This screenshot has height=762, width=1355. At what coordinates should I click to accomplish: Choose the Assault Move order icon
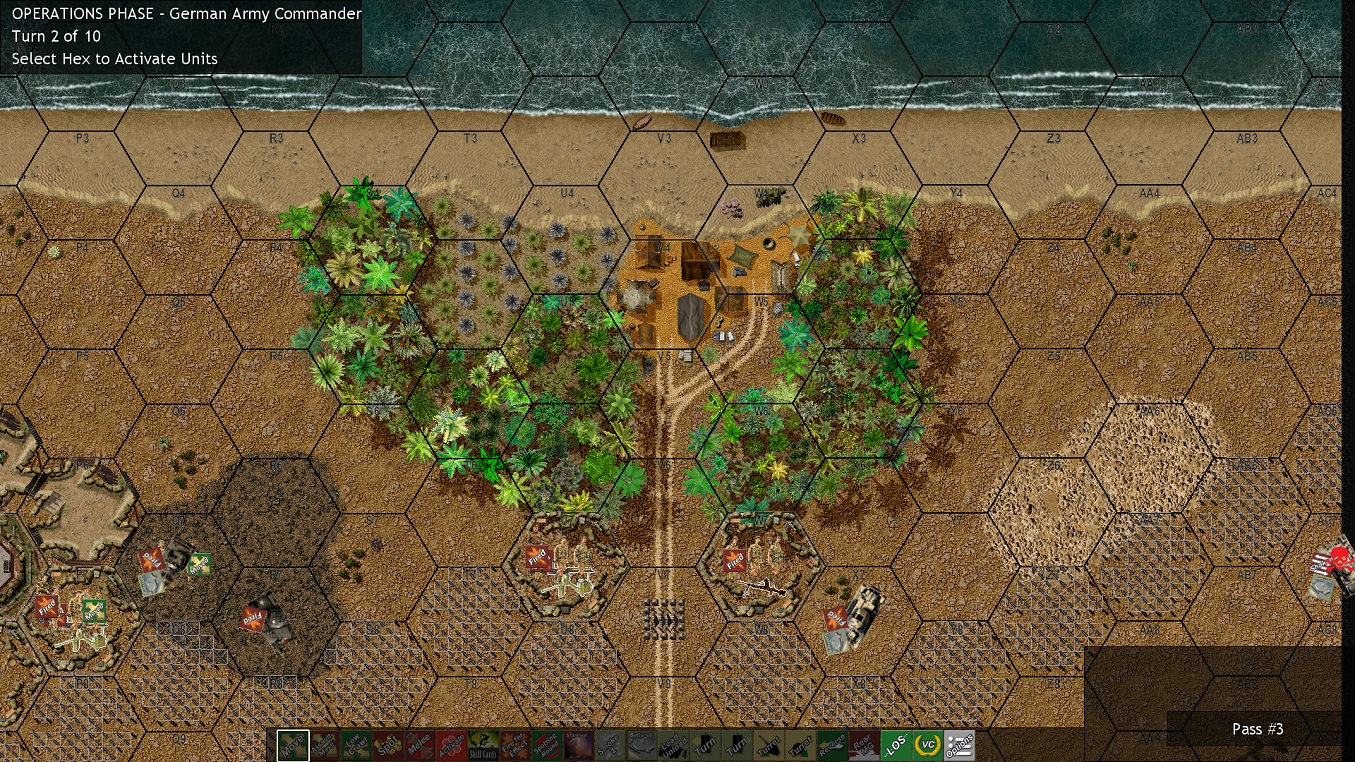[324, 746]
